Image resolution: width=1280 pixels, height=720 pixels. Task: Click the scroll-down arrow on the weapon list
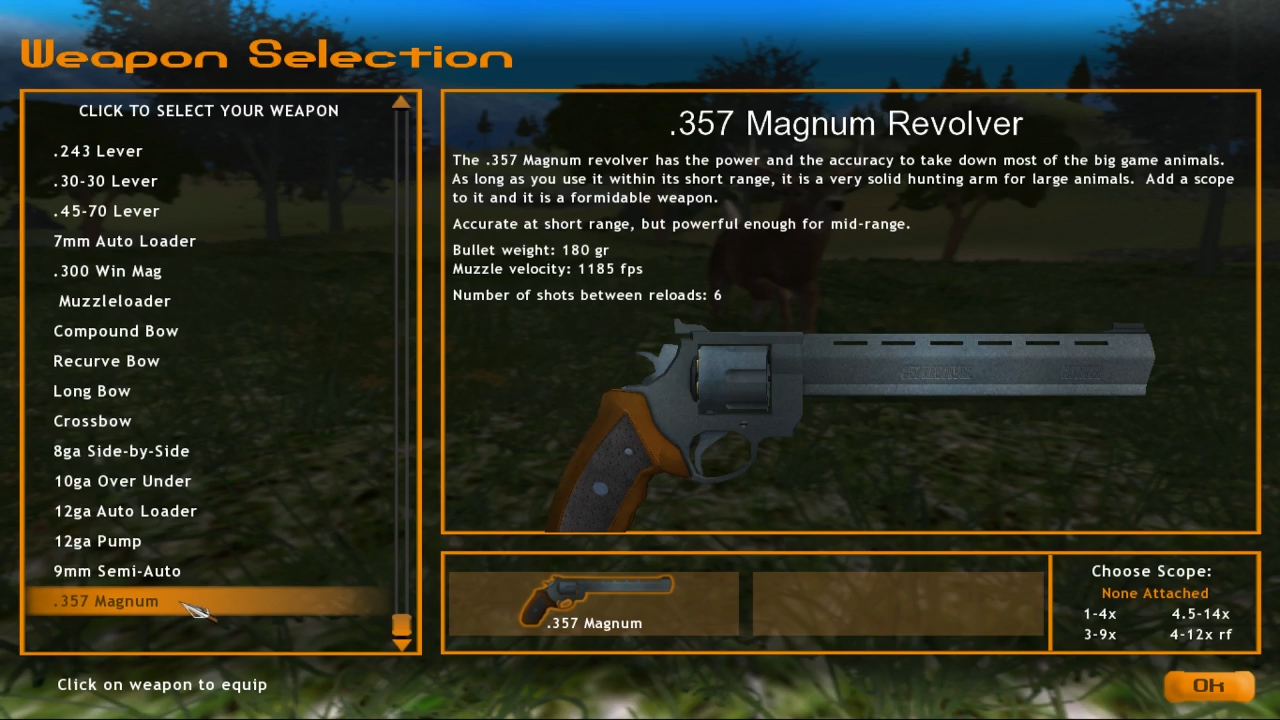(x=400, y=643)
